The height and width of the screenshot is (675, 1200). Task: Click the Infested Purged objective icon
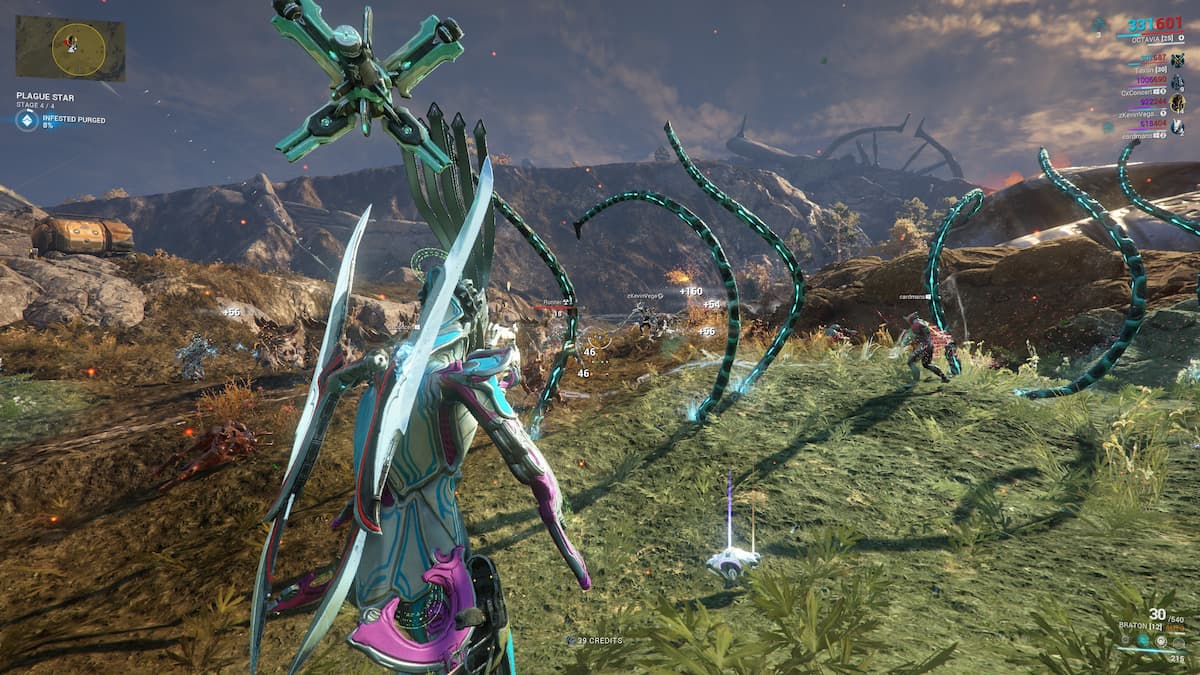pos(26,121)
